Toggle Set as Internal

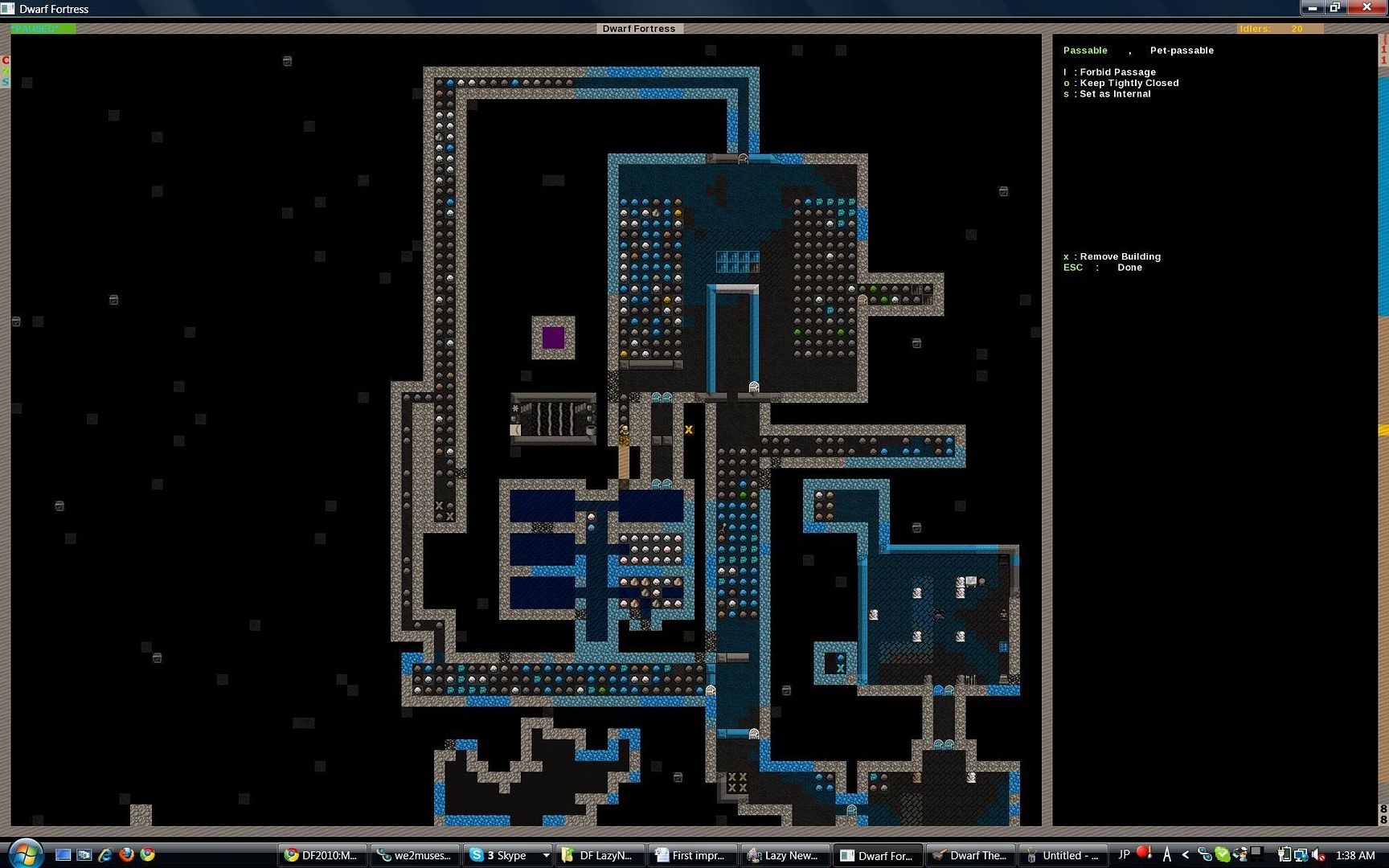[1114, 94]
